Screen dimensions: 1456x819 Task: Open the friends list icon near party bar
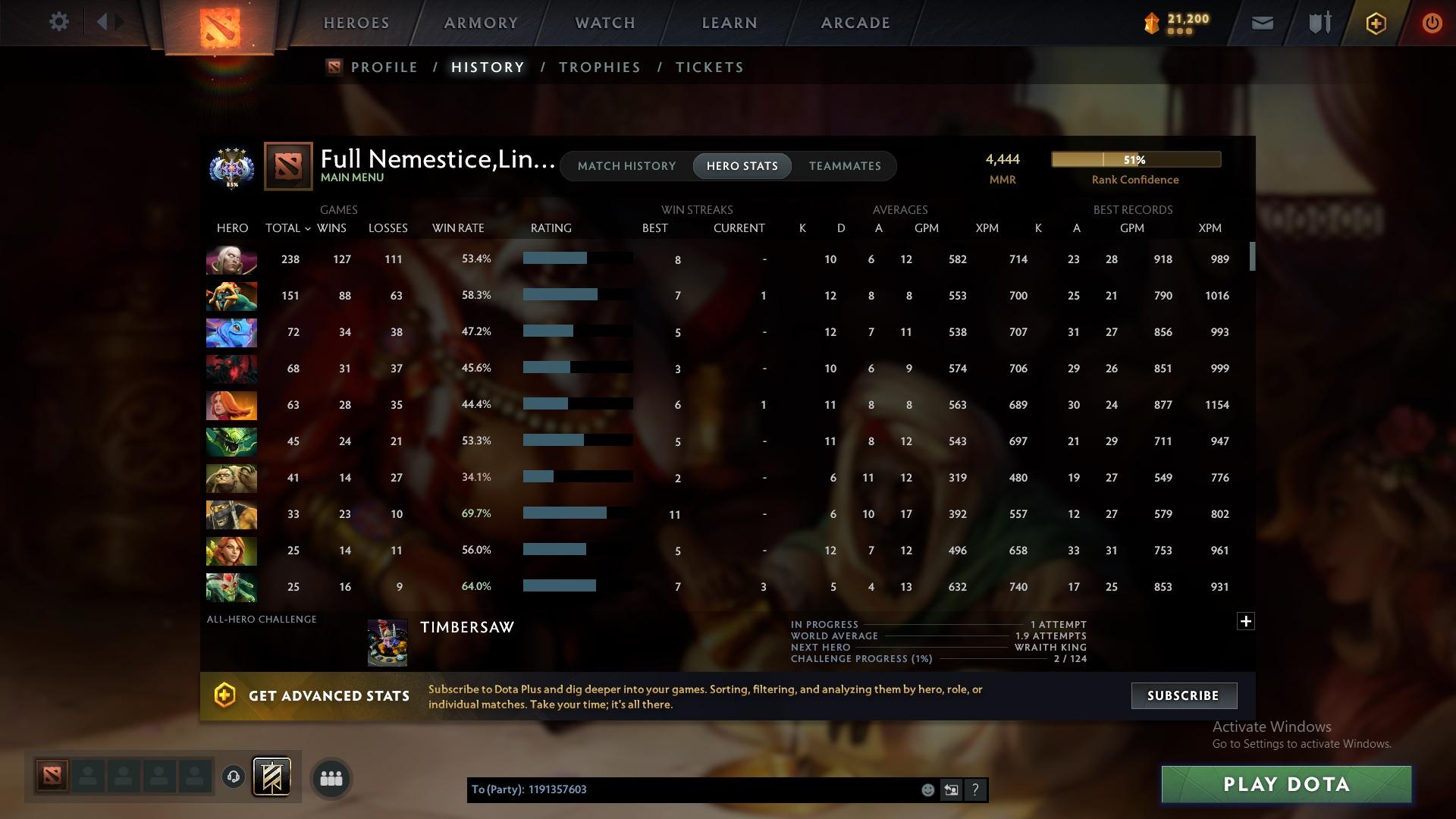click(x=330, y=777)
